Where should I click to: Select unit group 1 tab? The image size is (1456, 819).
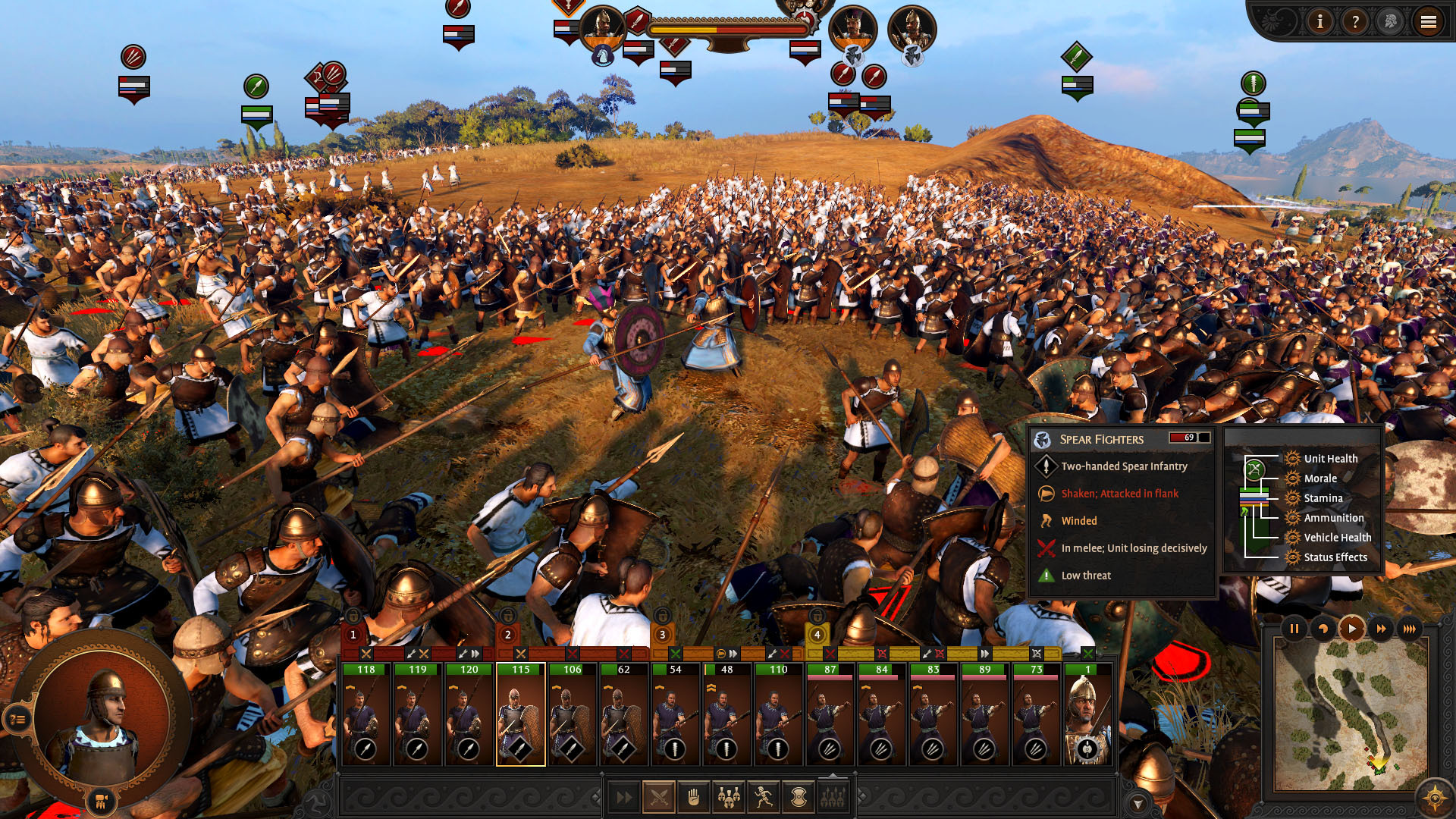point(353,635)
